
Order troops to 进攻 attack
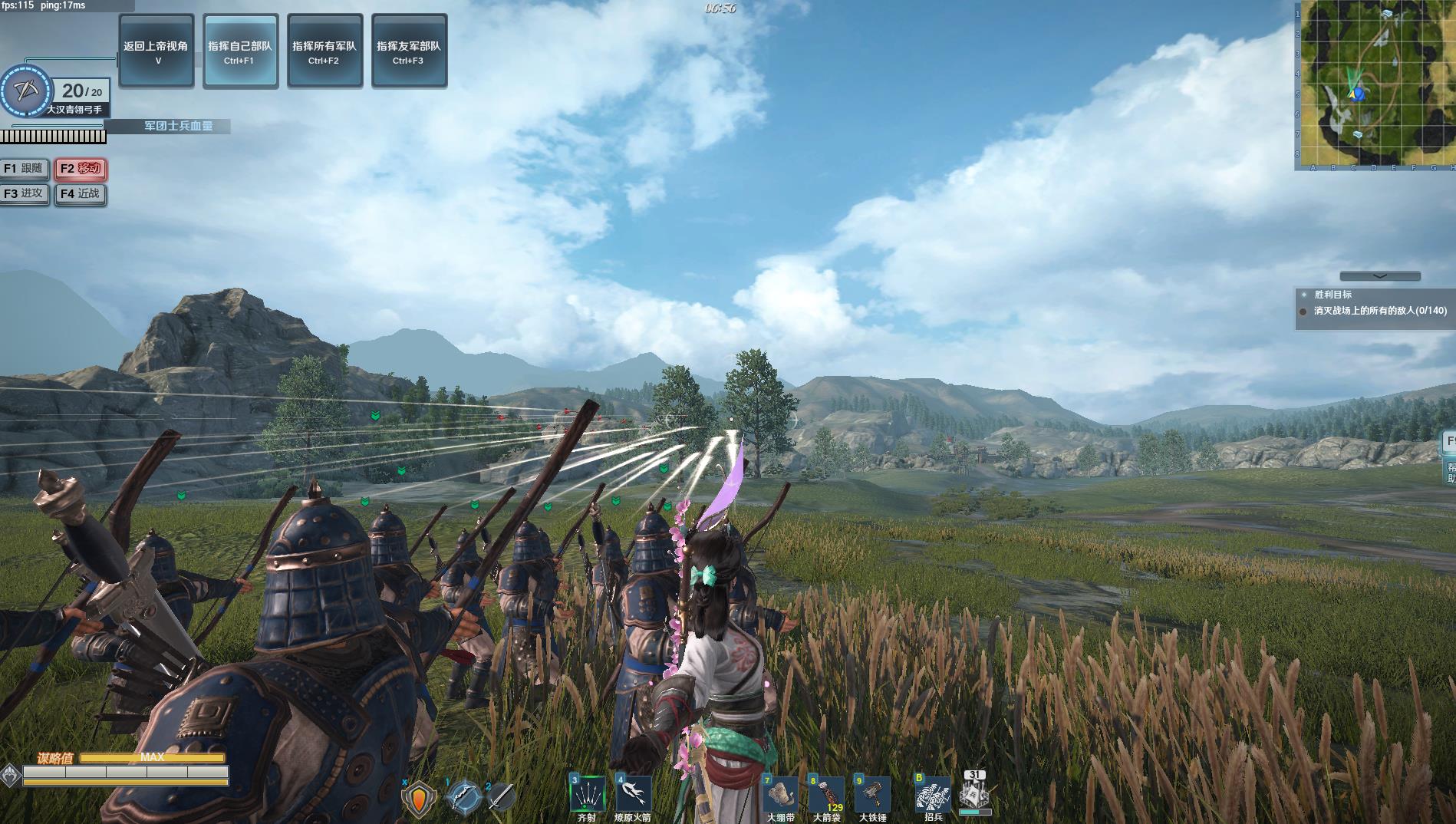click(x=25, y=194)
